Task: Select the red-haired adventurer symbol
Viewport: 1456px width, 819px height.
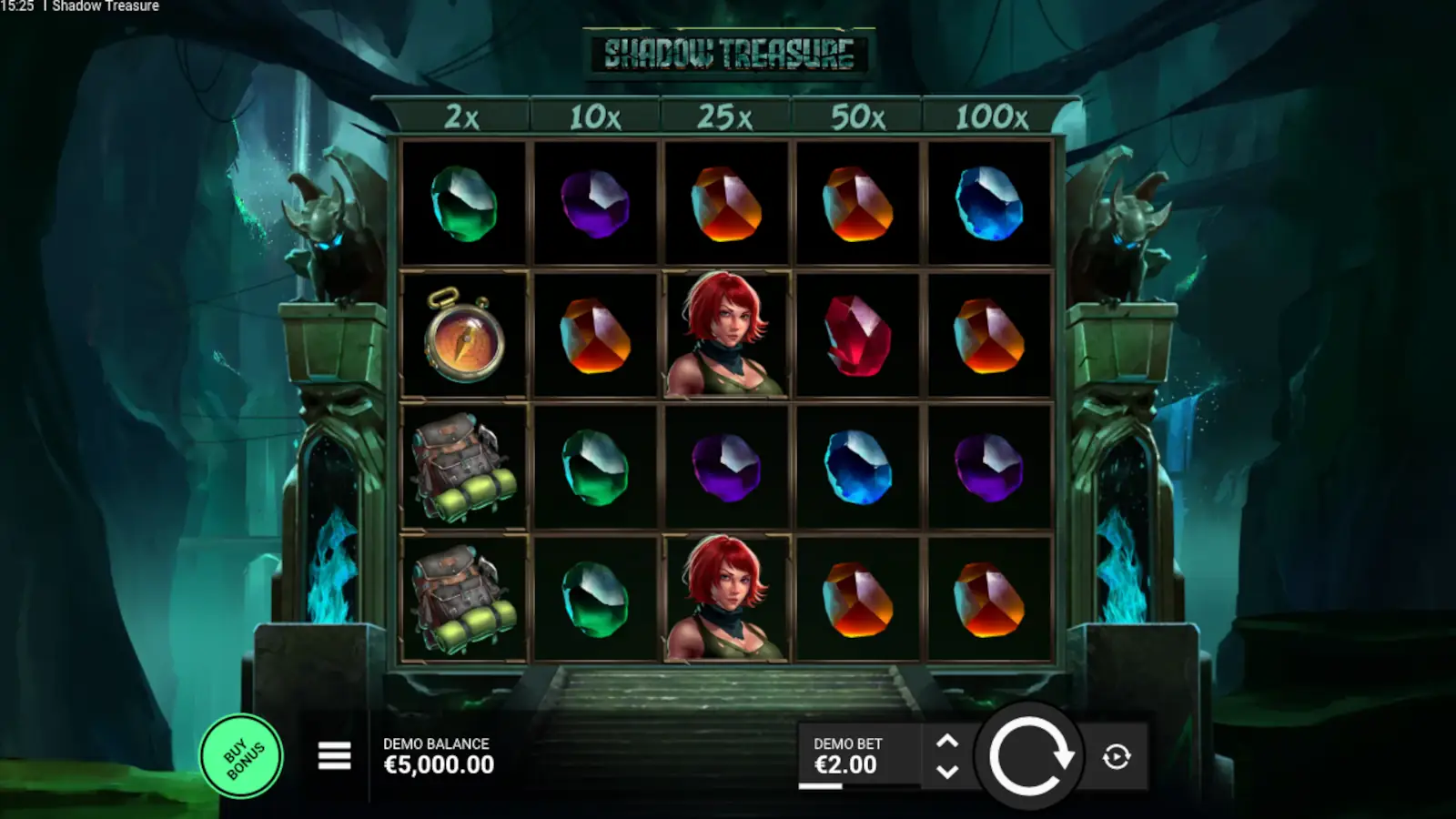Action: click(x=726, y=337)
